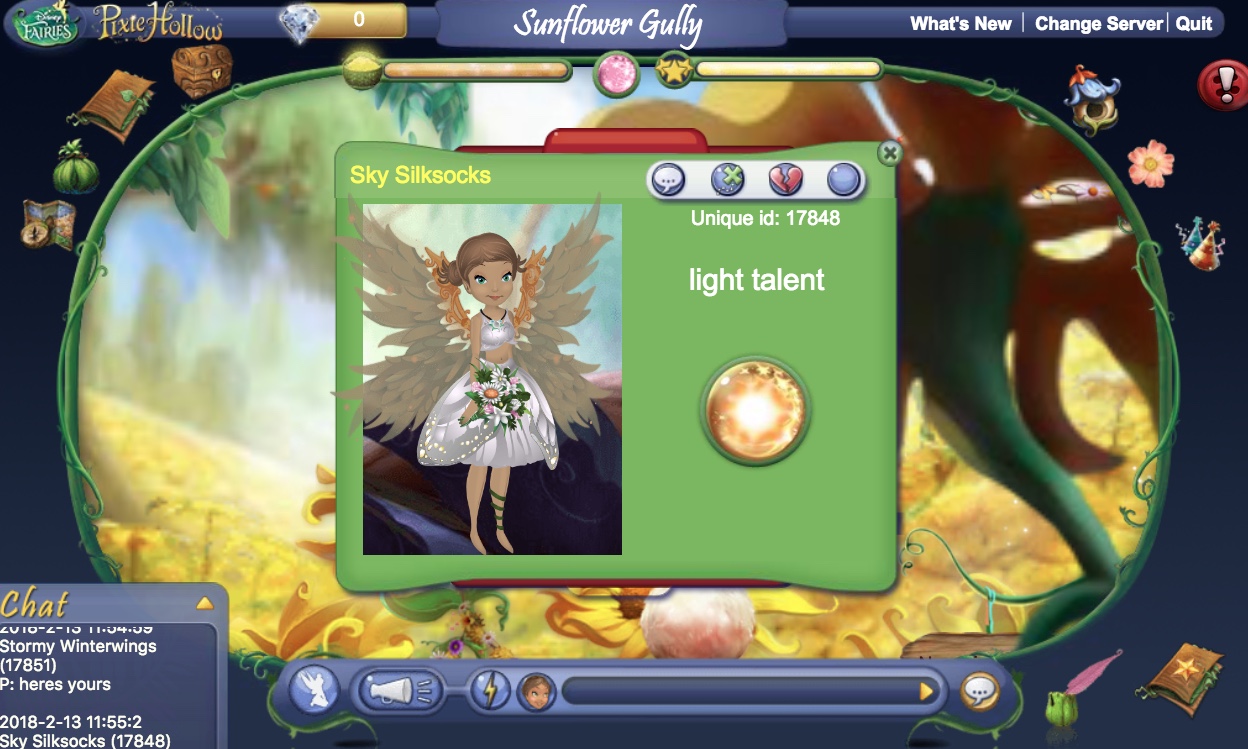Viewport: 1248px width, 749px height.
Task: Open the gold speech bubble chat button
Action: tap(980, 691)
